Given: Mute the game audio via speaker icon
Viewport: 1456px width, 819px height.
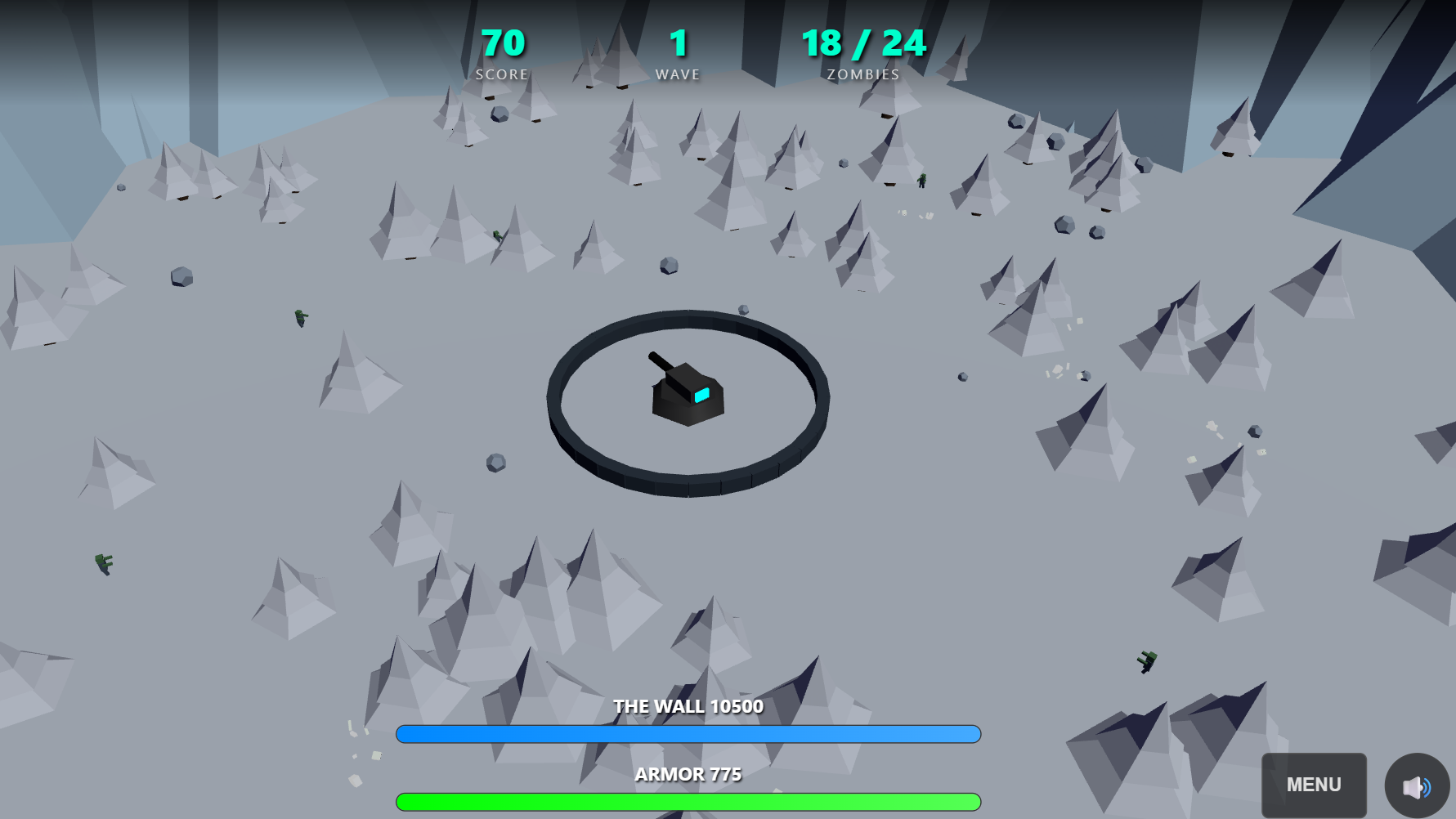Looking at the screenshot, I should point(1415,785).
